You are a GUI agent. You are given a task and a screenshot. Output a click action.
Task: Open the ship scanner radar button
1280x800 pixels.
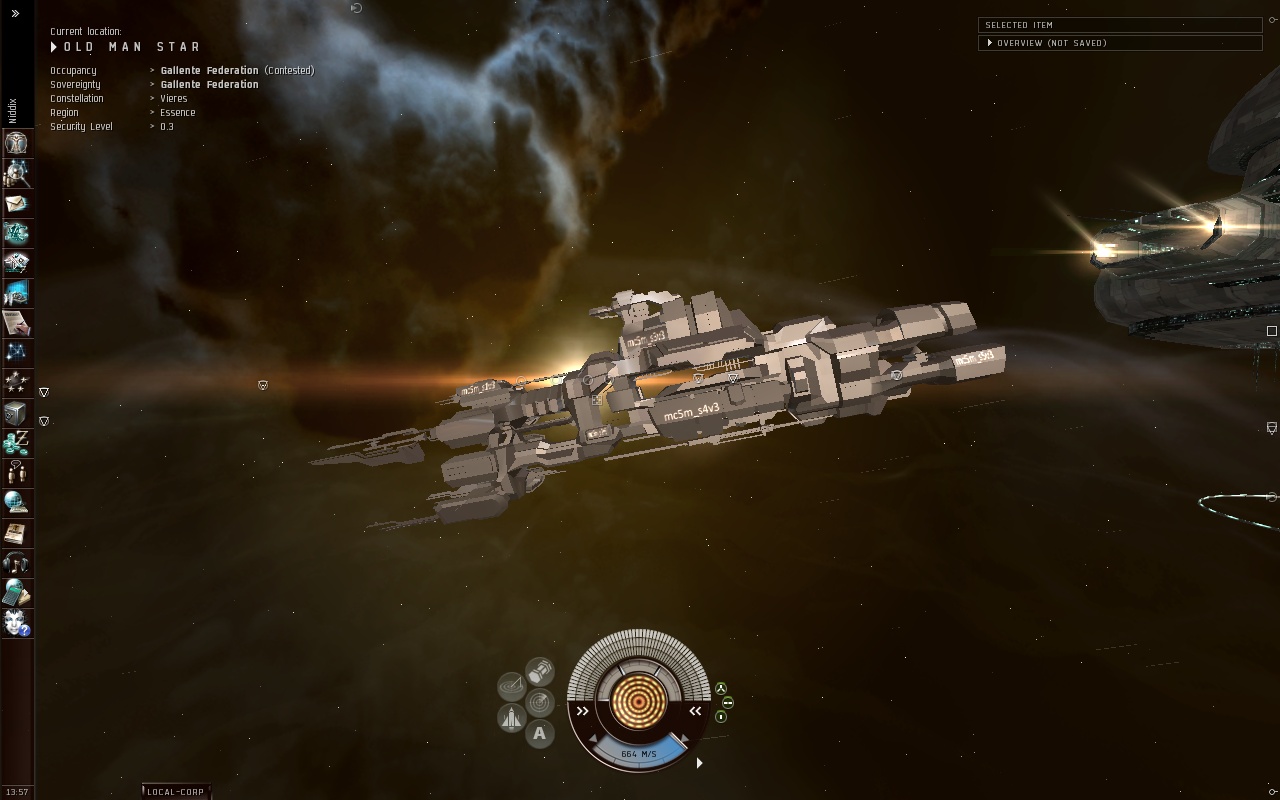(x=540, y=702)
